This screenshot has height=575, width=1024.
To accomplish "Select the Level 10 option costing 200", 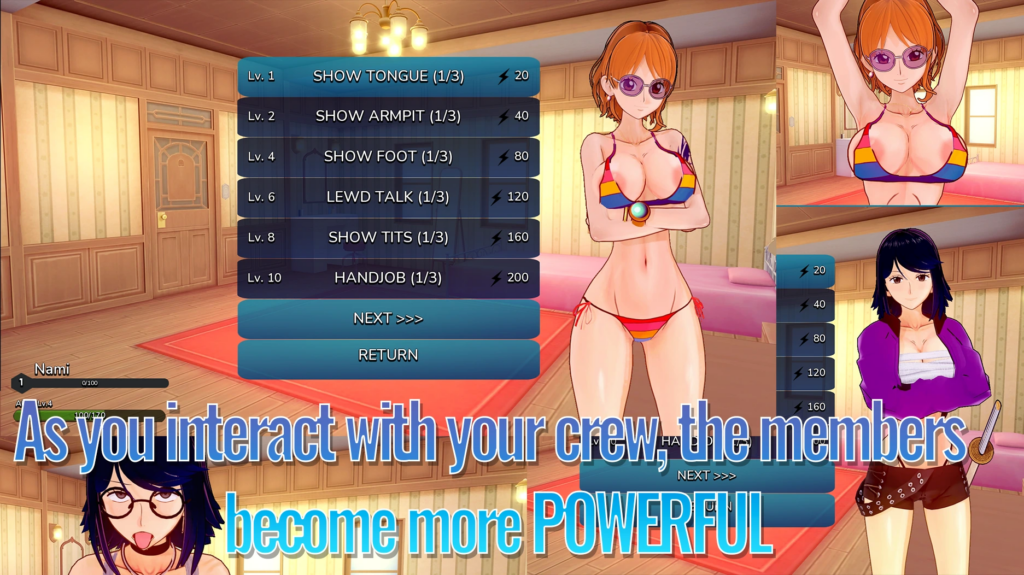I will (x=388, y=277).
